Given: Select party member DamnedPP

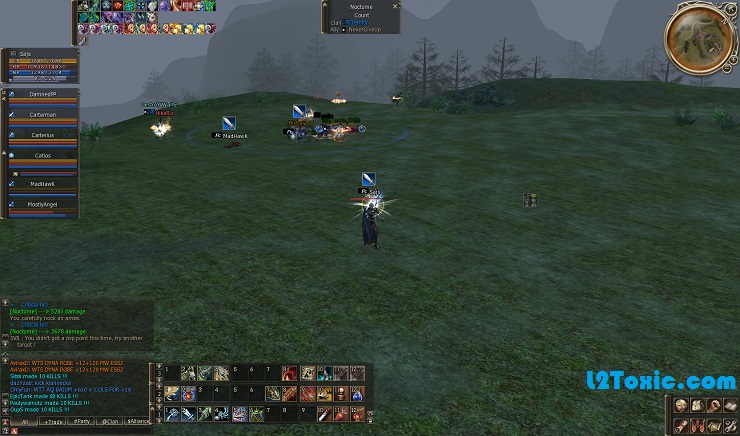Looking at the screenshot, I should (42, 93).
